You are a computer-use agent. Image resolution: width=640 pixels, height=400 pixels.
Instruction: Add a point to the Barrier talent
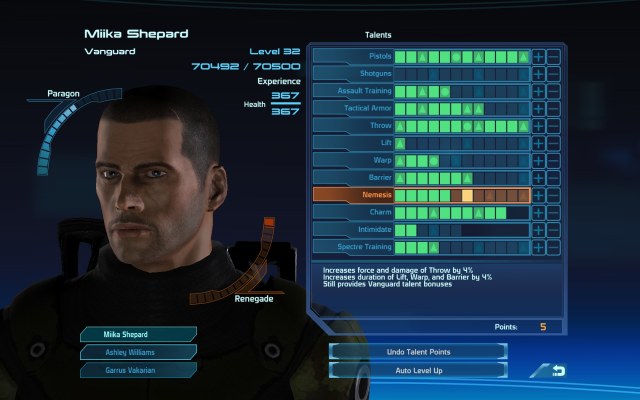(x=538, y=178)
